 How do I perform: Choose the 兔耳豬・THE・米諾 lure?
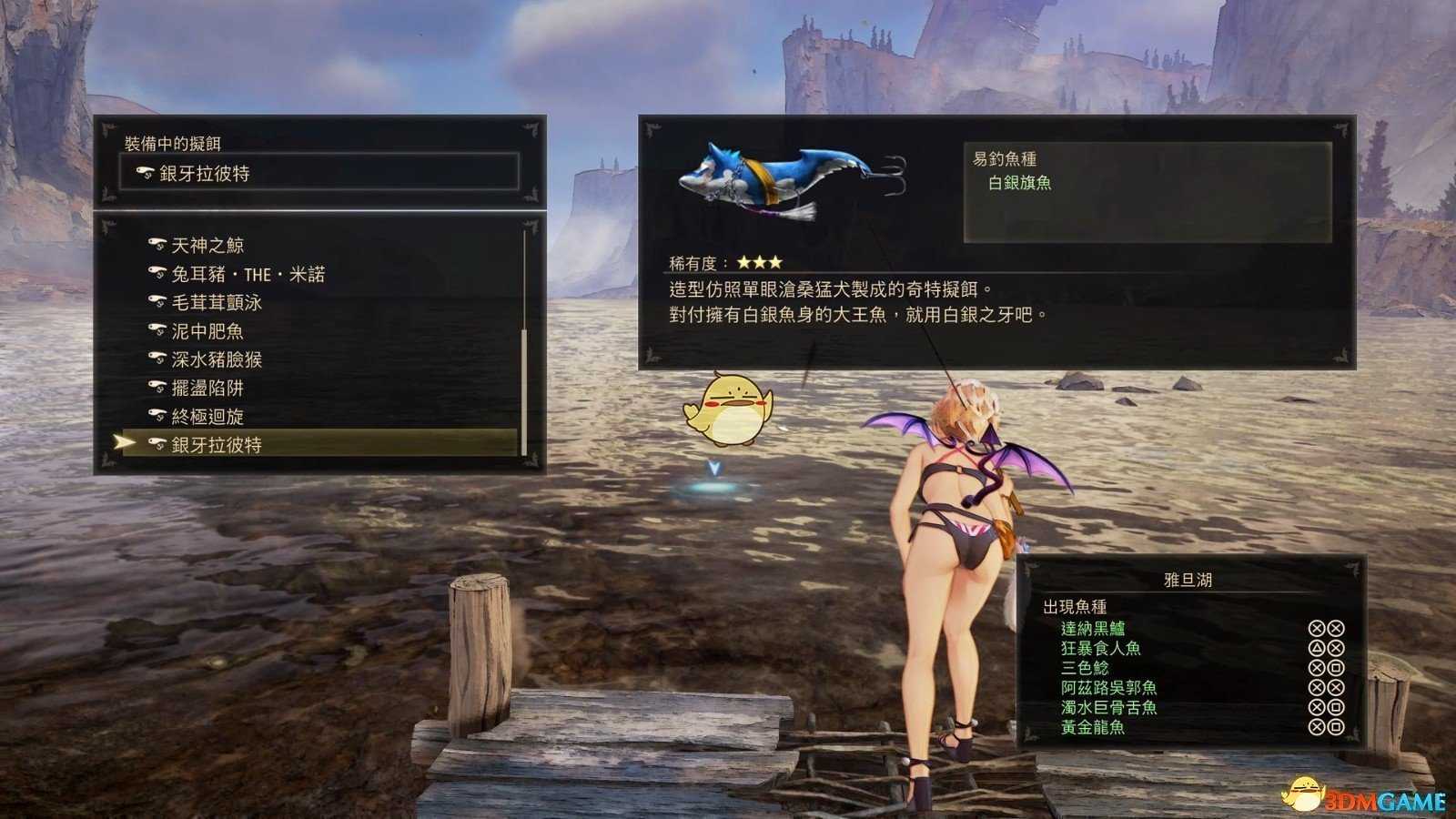pos(248,274)
